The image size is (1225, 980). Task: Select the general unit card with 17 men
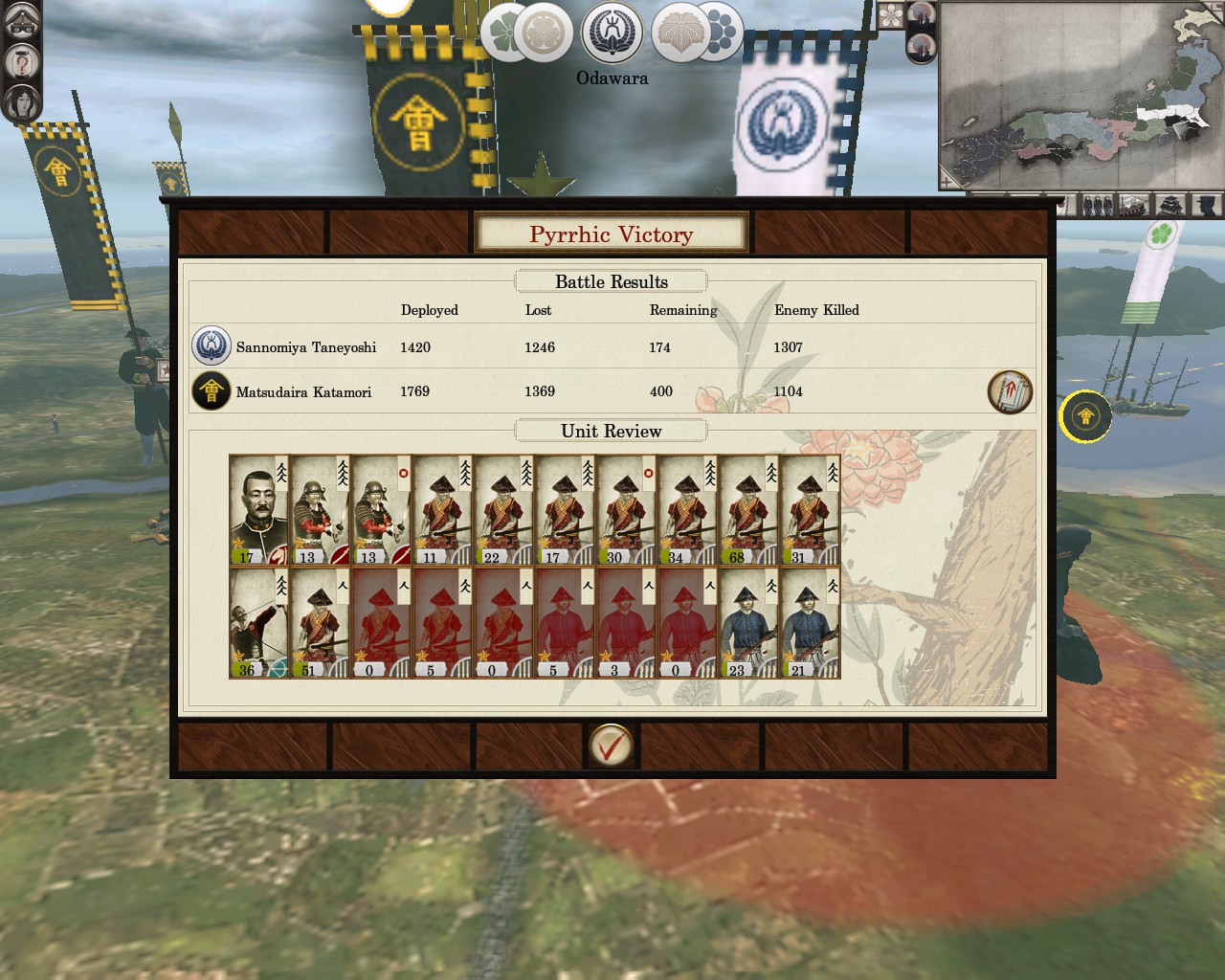coord(259,510)
